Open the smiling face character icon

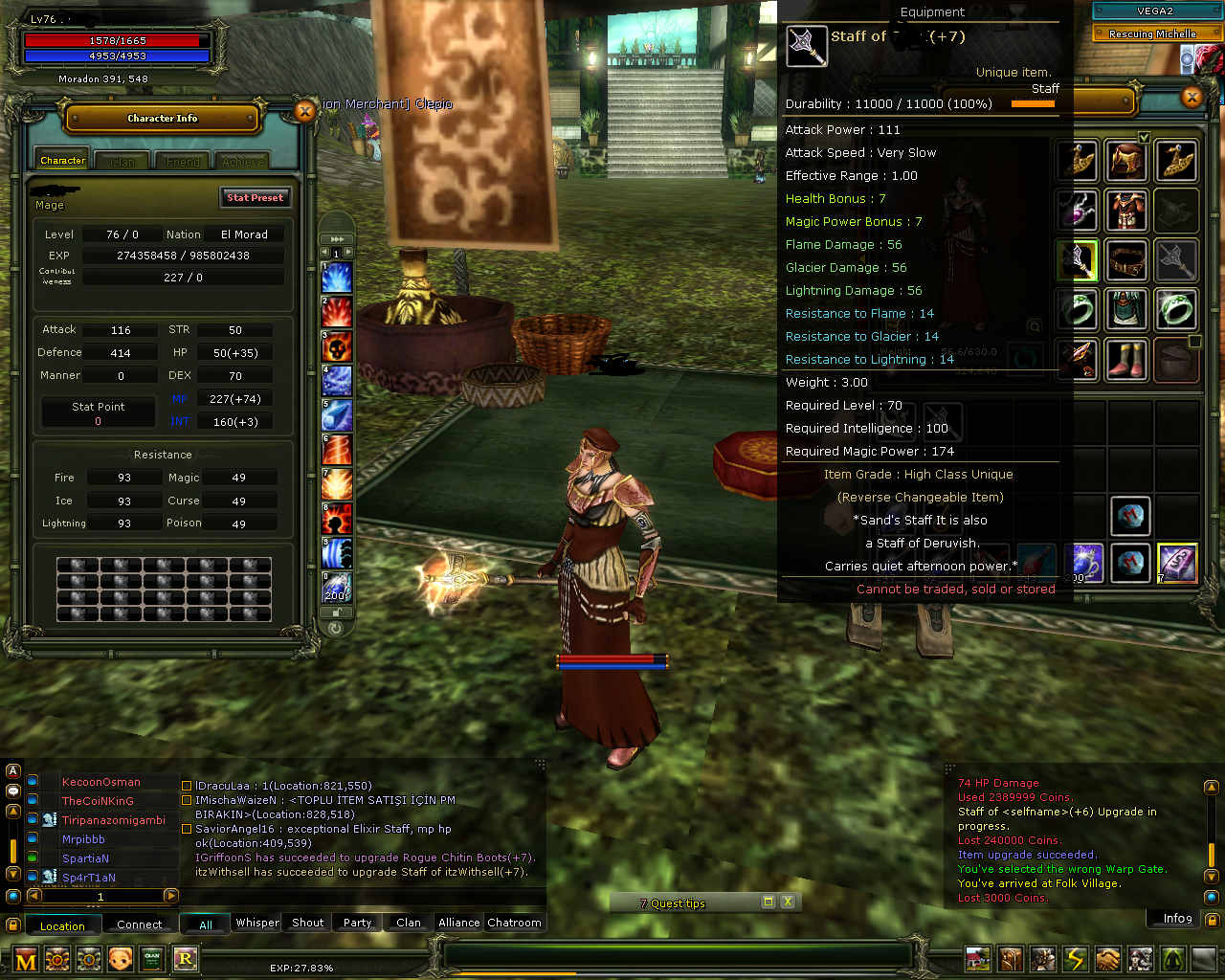click(x=121, y=959)
